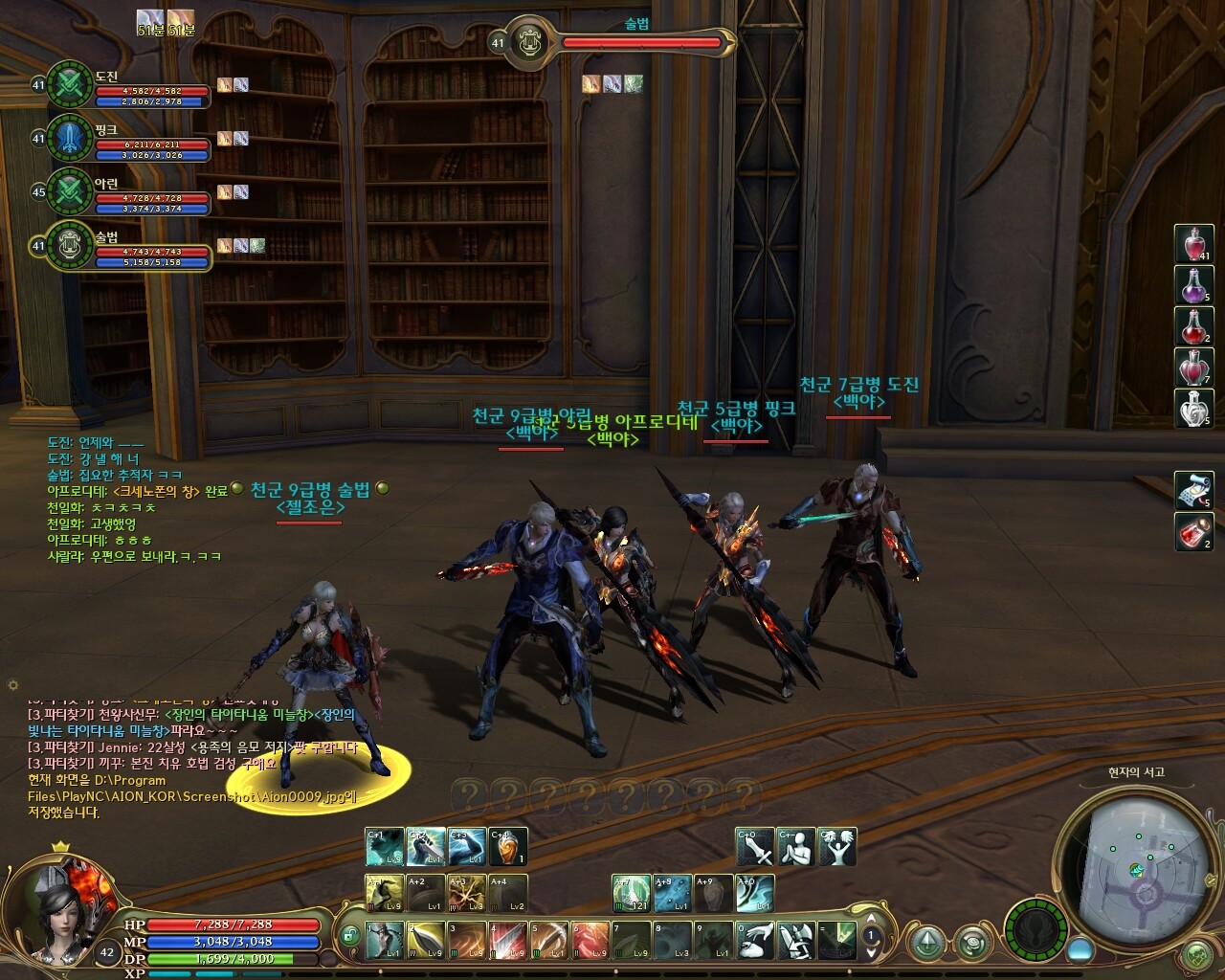Use the loot hand action in slot 0
1225x980 pixels.
755,941
